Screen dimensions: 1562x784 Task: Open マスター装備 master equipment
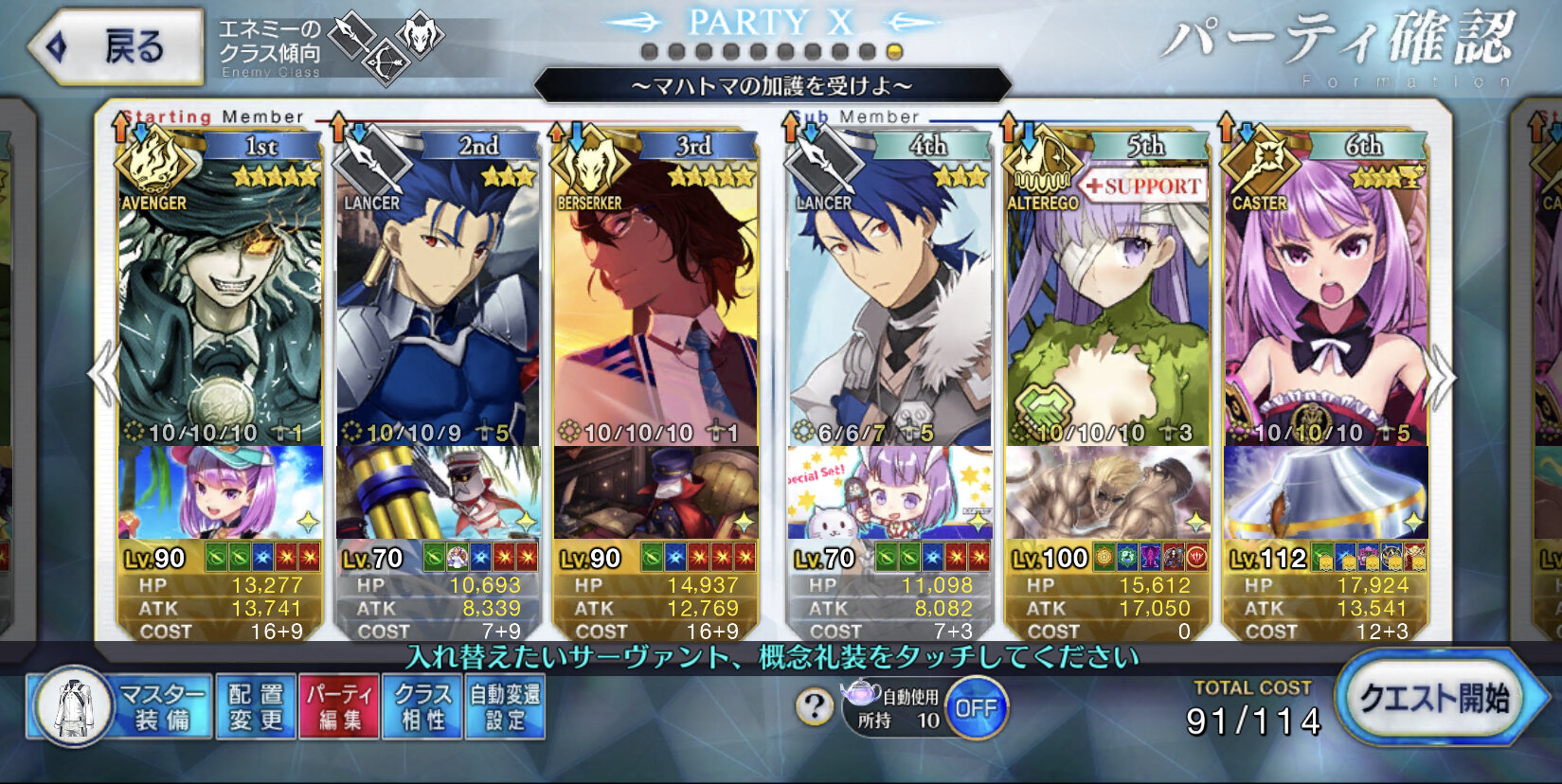tap(121, 706)
